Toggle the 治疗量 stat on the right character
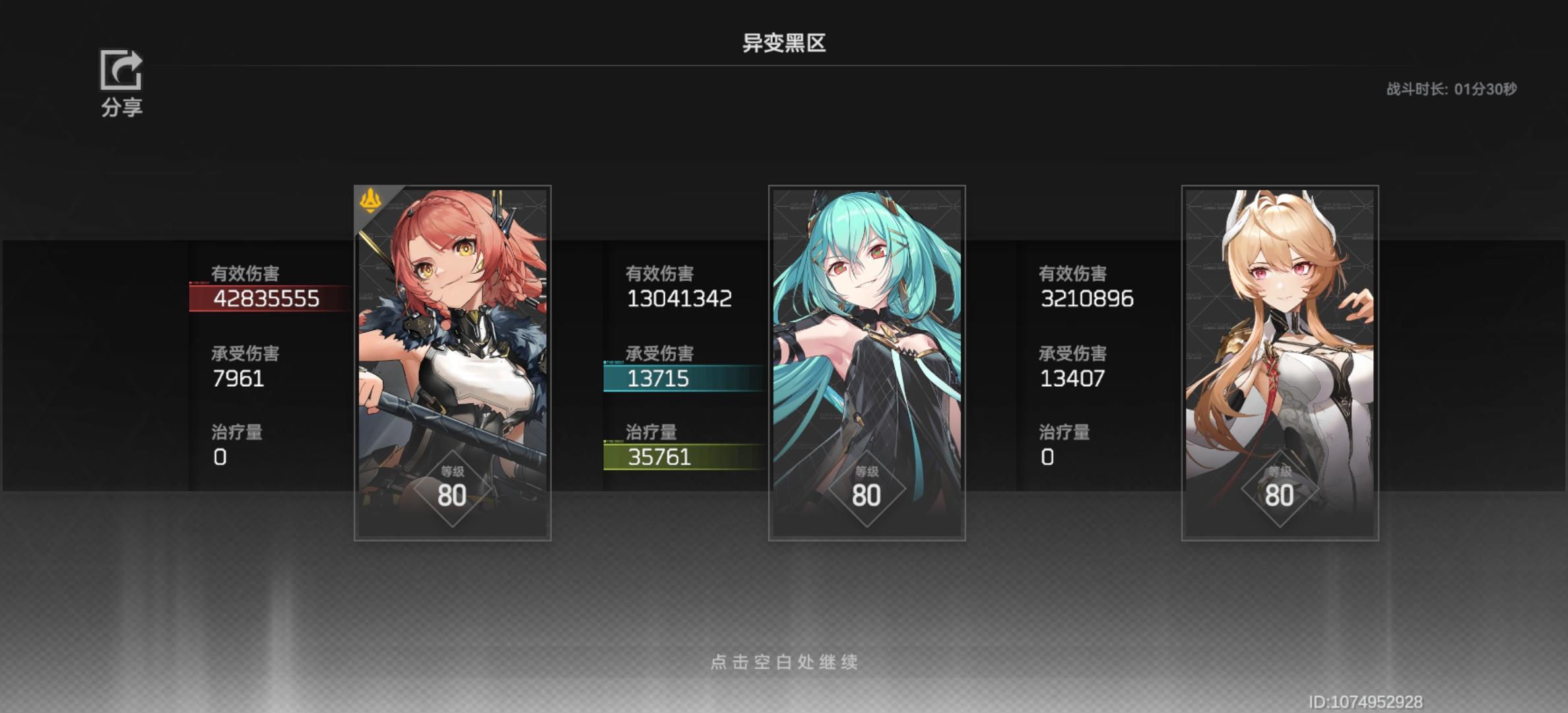Viewport: 1568px width, 713px height. click(x=1063, y=432)
